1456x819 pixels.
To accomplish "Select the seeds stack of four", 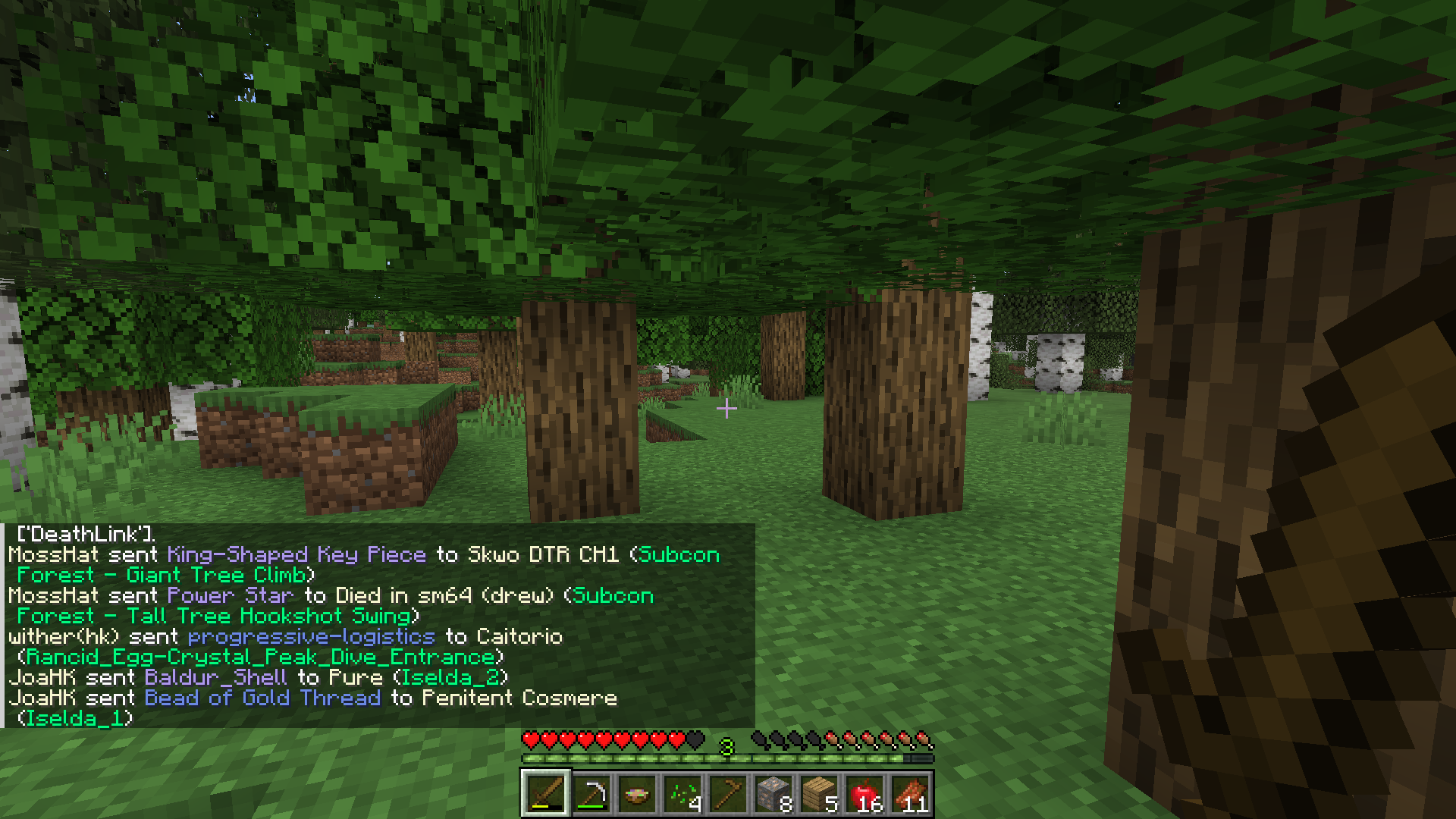I will [682, 794].
